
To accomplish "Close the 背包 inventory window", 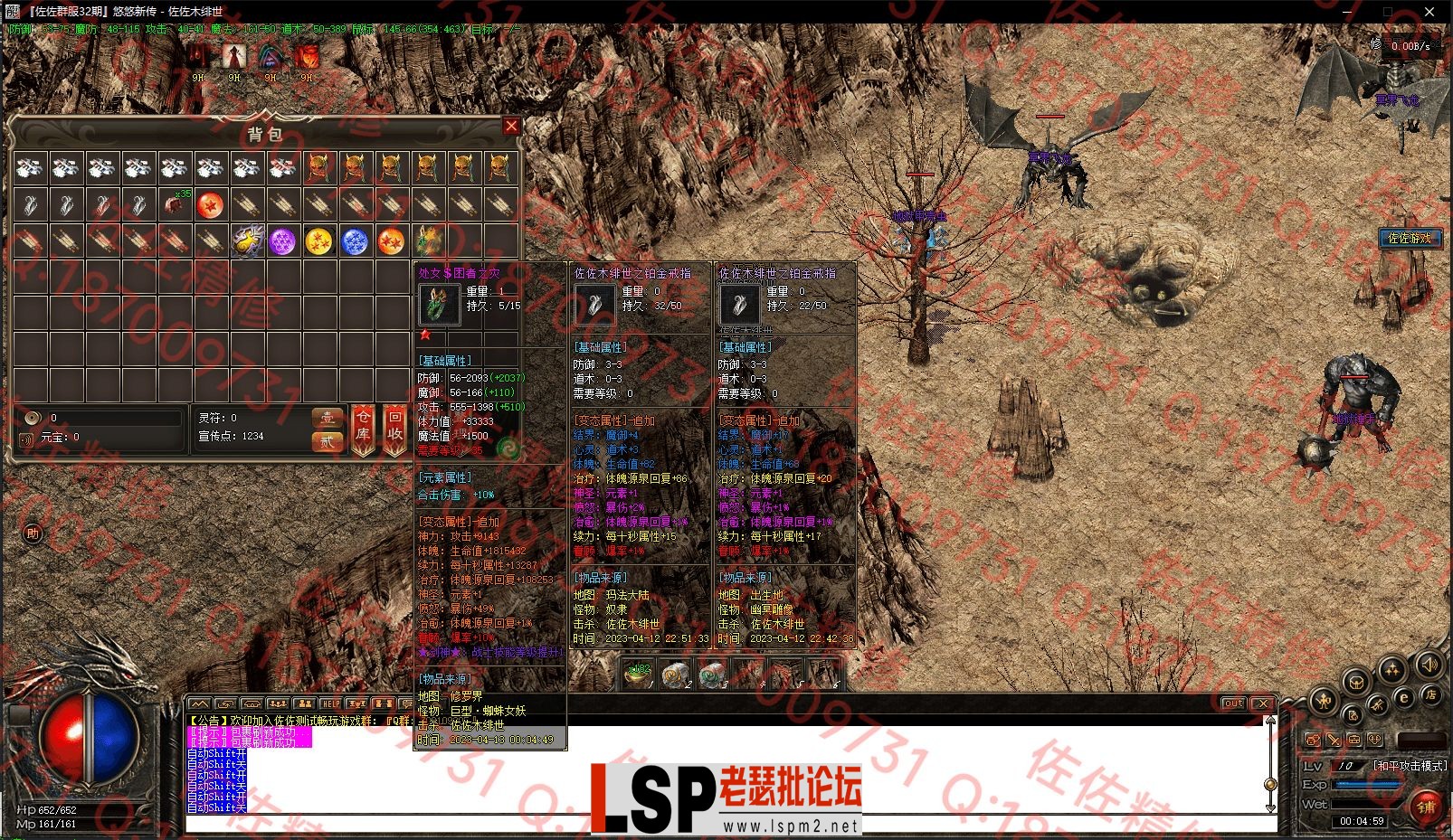I will tap(511, 127).
